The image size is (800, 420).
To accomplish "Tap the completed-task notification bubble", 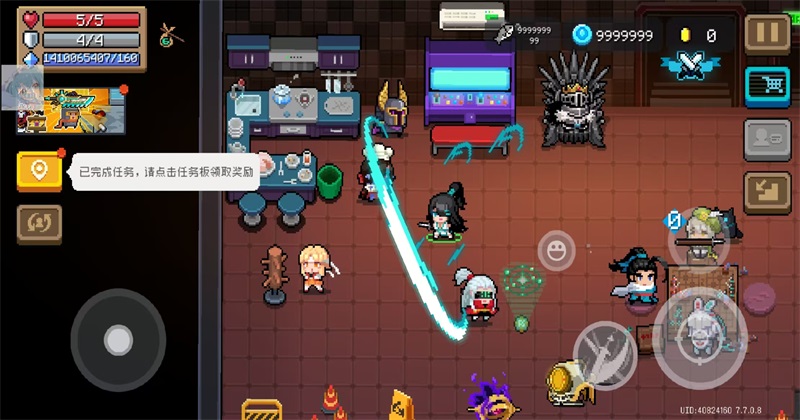I will 162,172.
